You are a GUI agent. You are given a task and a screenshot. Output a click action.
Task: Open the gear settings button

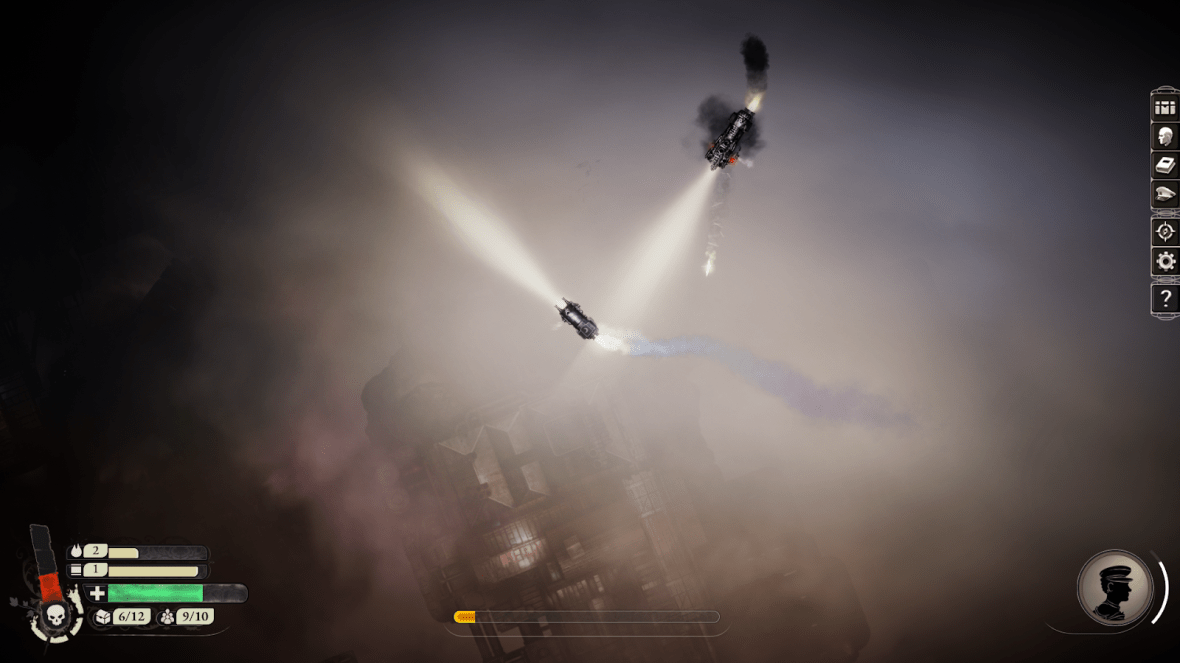(x=1164, y=262)
